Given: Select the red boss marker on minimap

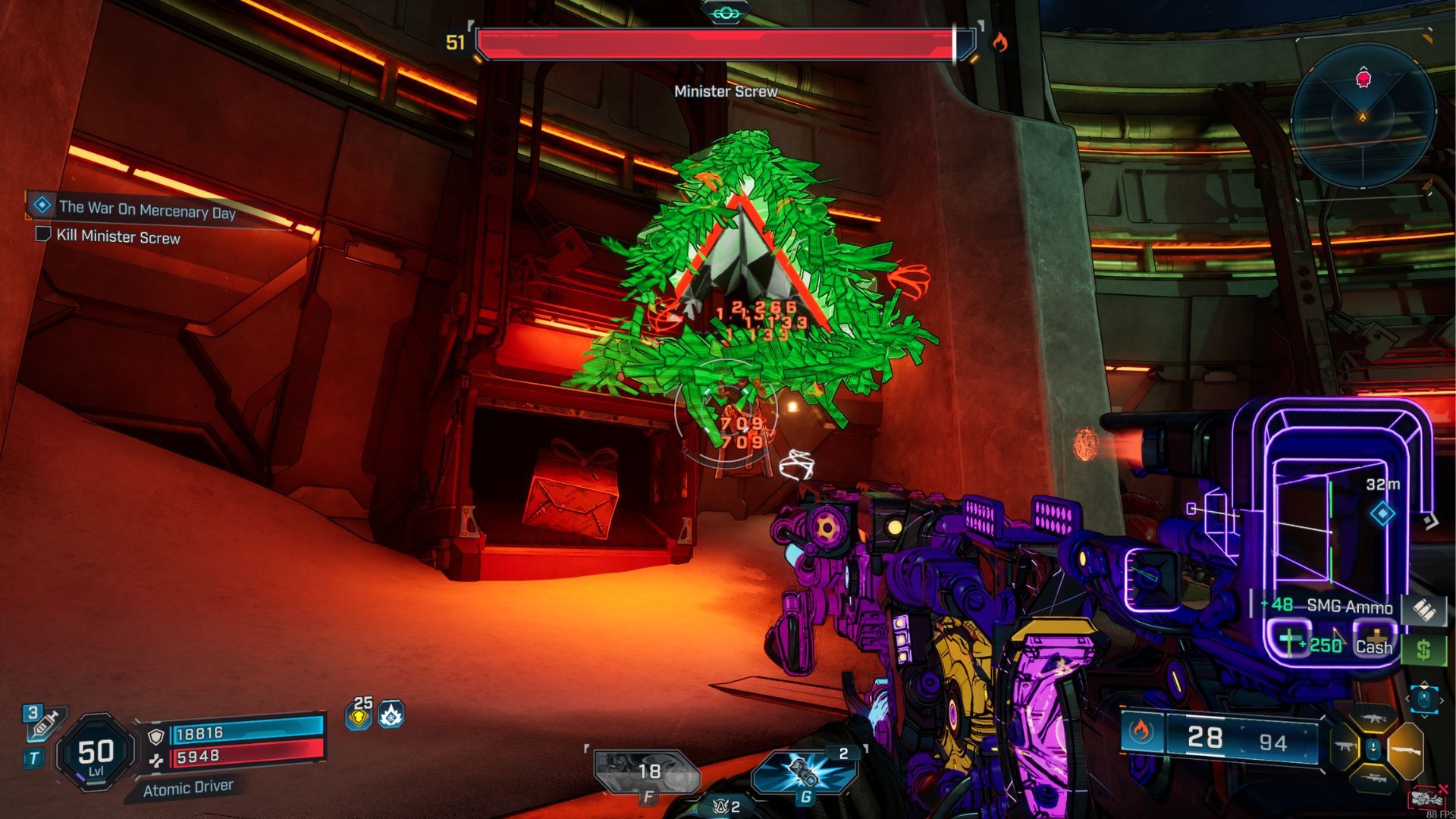Looking at the screenshot, I should click(1363, 78).
